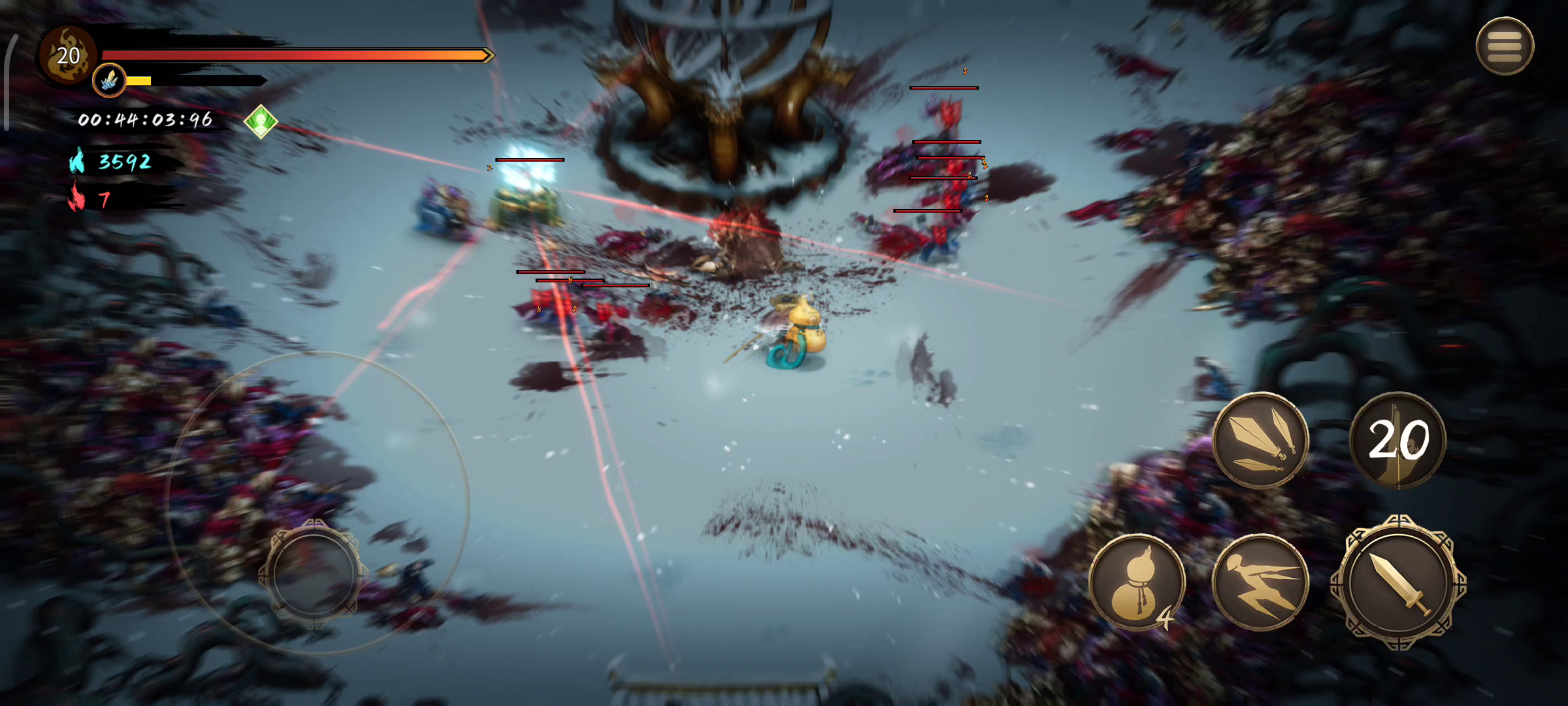
Task: Trigger the skill showing cooldown 20
Action: 1398,440
